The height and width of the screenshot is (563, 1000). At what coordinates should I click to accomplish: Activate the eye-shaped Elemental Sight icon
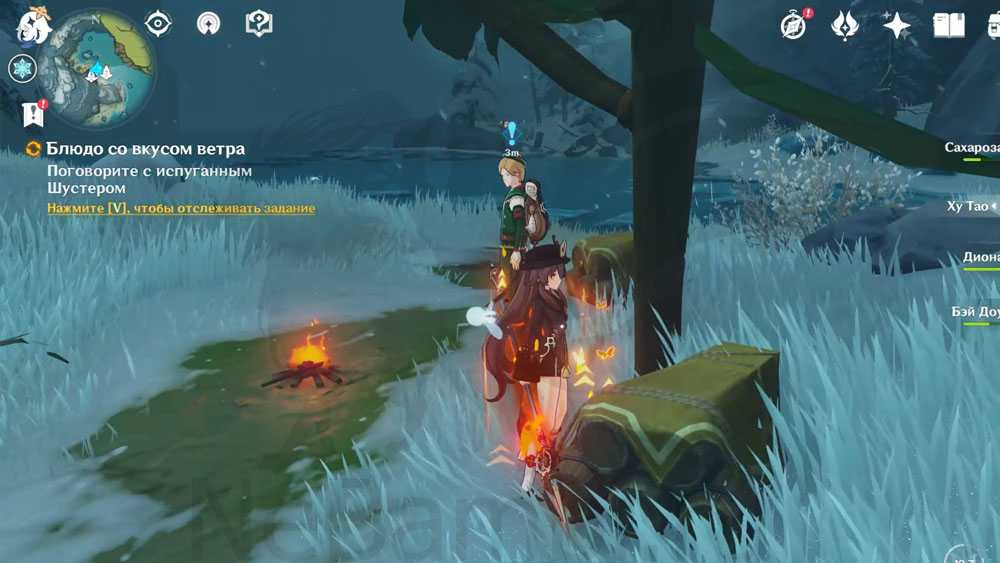pyautogui.click(x=158, y=23)
